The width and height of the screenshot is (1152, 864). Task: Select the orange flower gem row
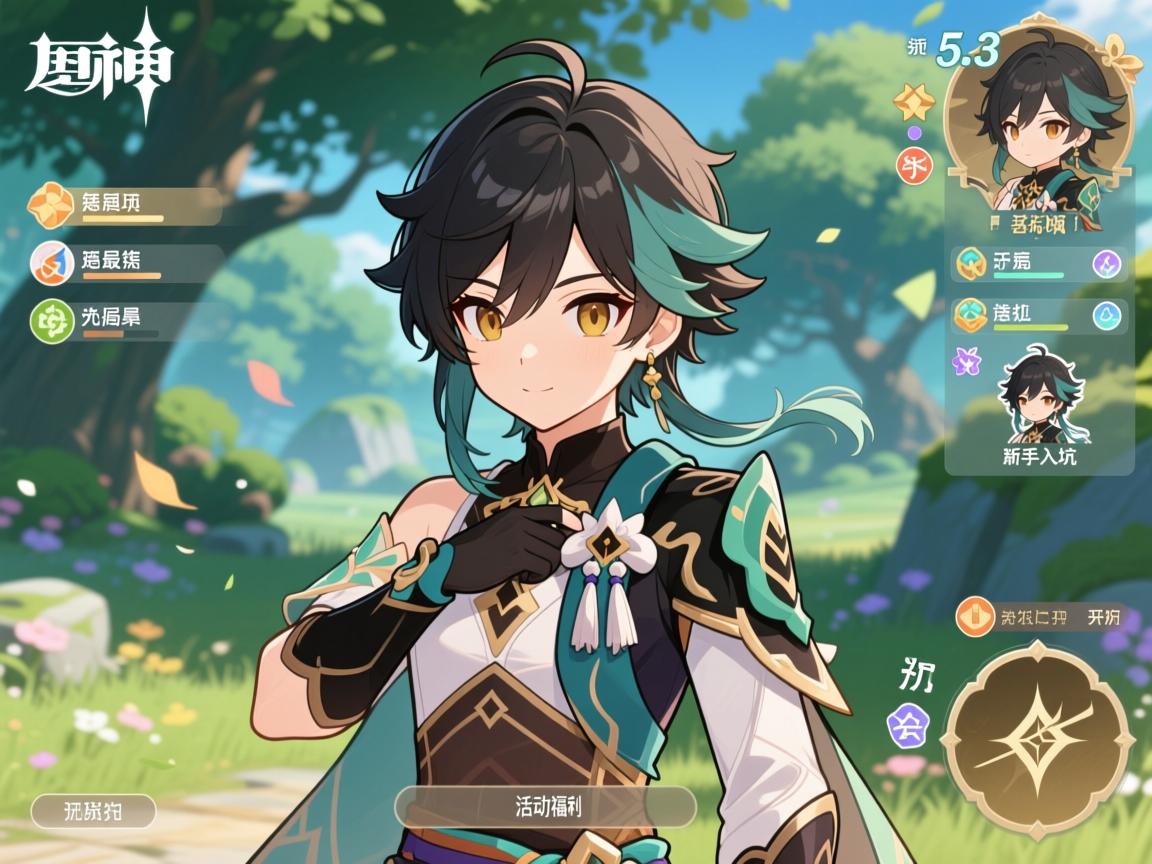(124, 205)
